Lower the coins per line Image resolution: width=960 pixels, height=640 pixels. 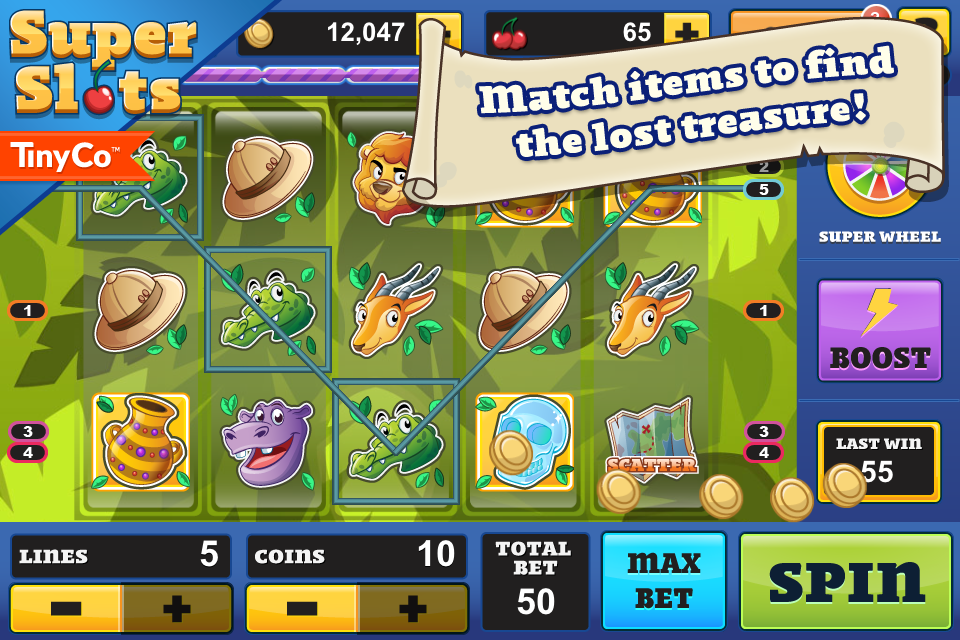pos(302,608)
